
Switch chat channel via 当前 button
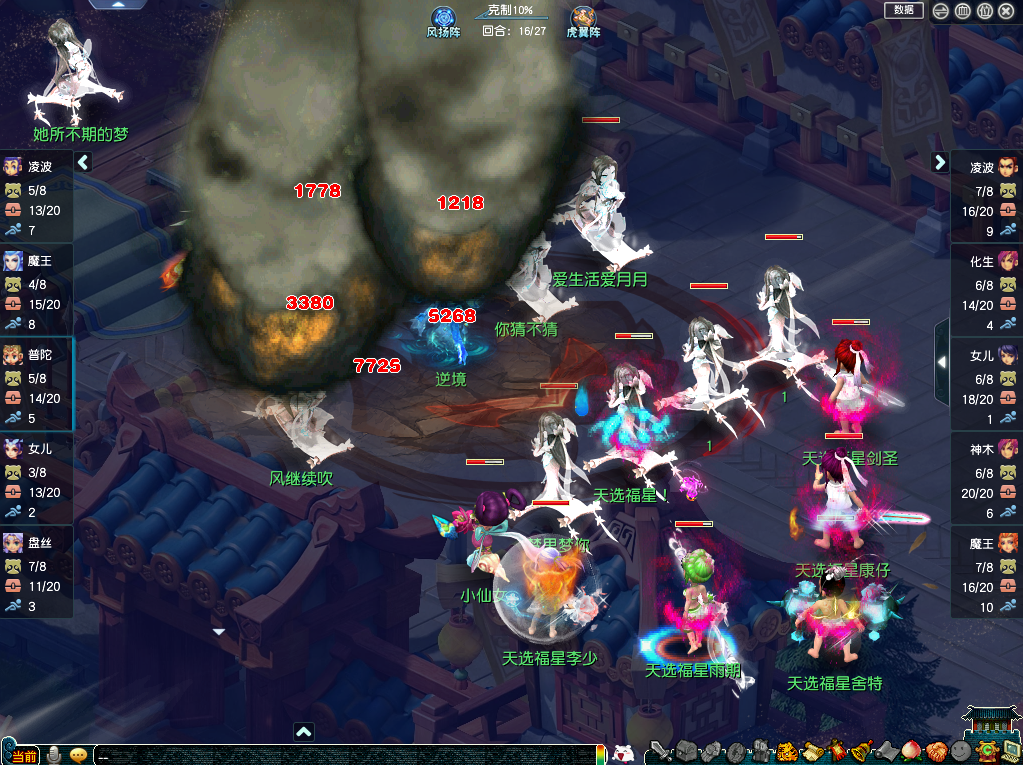pos(23,755)
